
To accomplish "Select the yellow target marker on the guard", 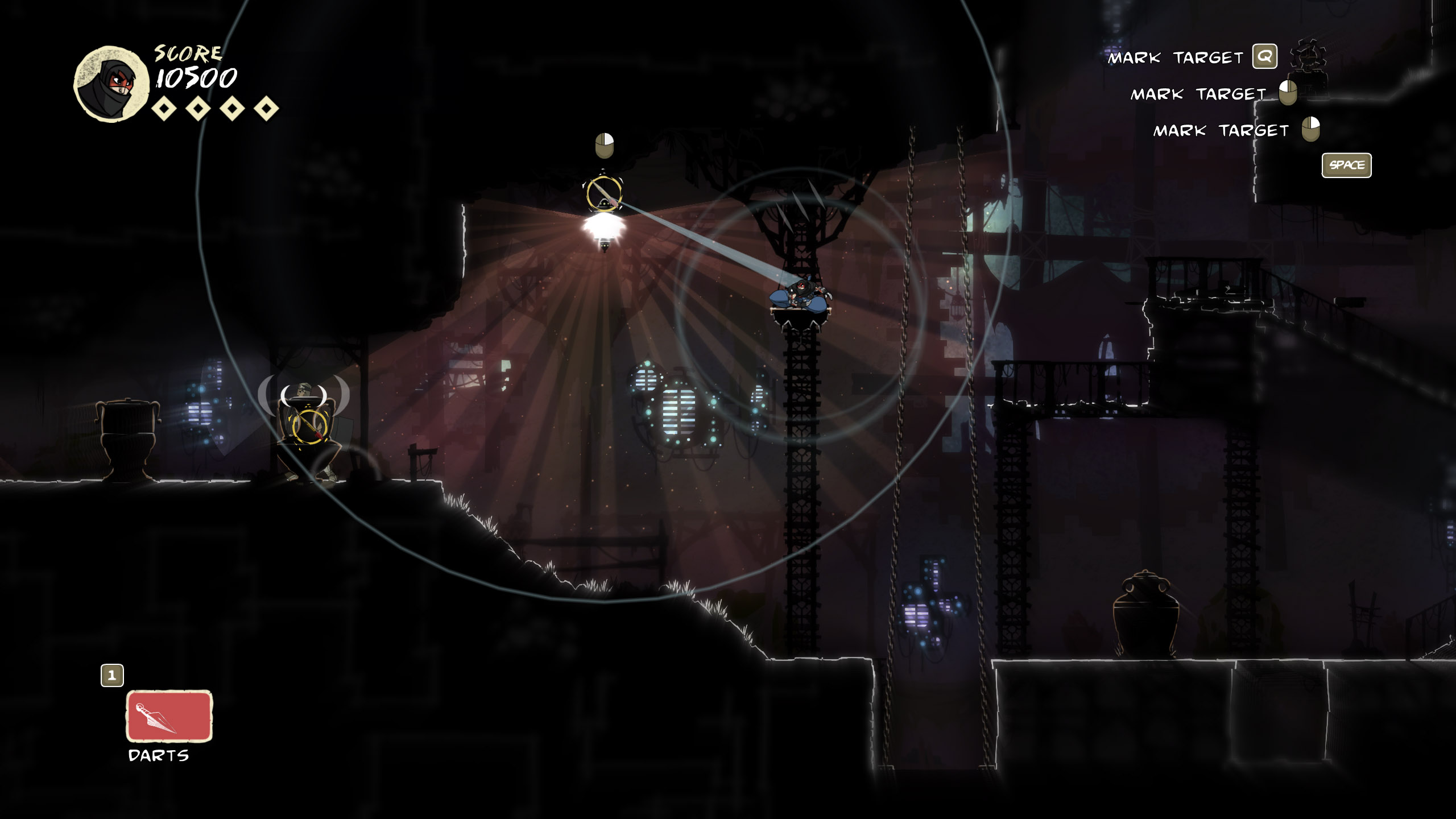I will (309, 426).
